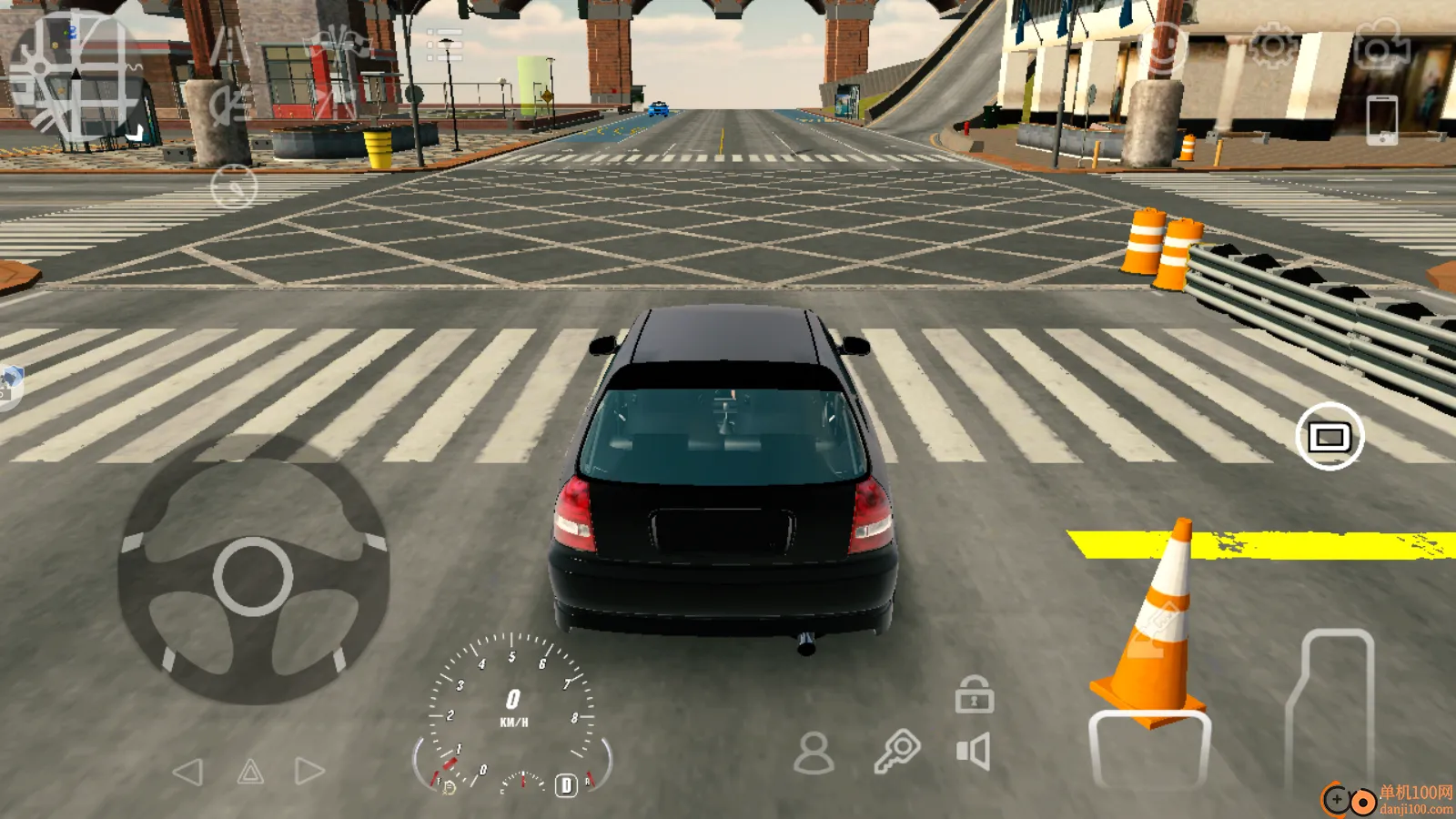Image resolution: width=1456 pixels, height=819 pixels.
Task: Turn the steering wheel control
Action: click(253, 575)
